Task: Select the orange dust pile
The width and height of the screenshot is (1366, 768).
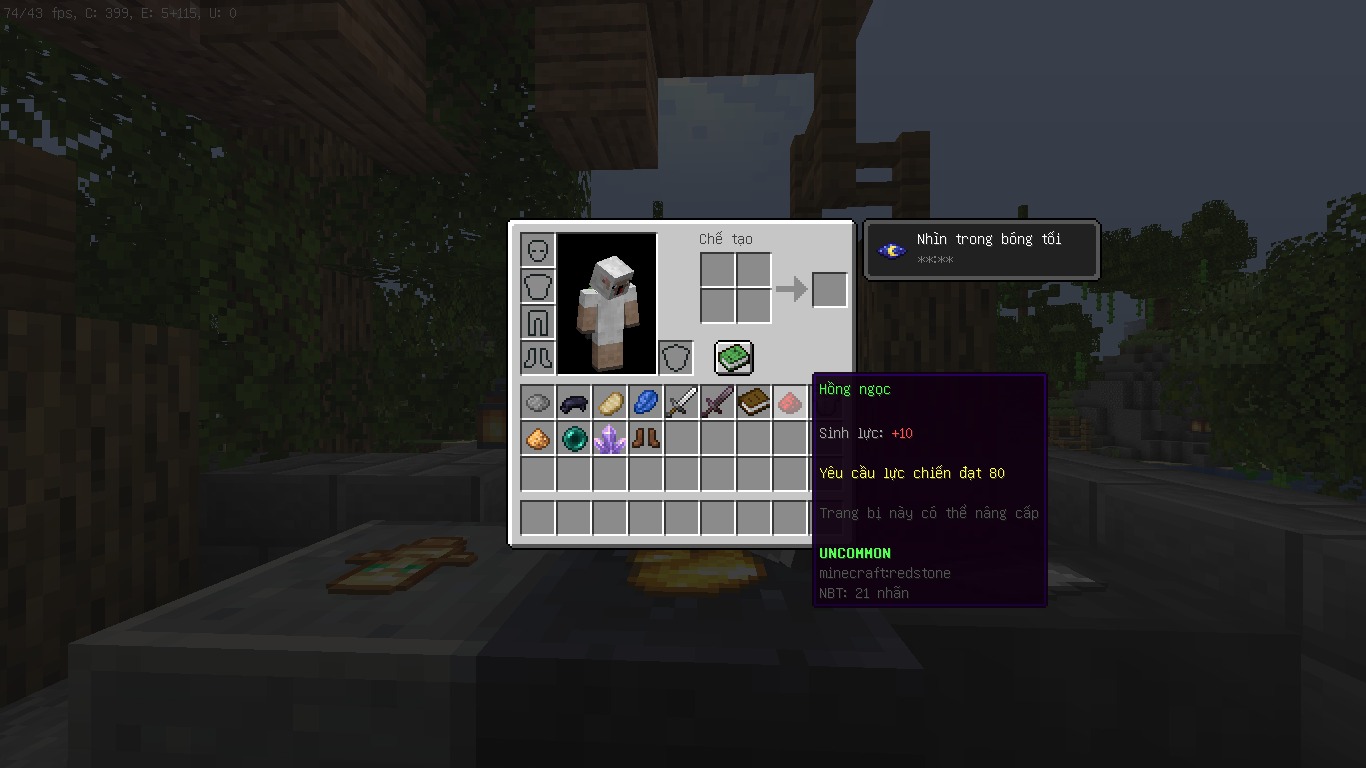Action: [538, 439]
